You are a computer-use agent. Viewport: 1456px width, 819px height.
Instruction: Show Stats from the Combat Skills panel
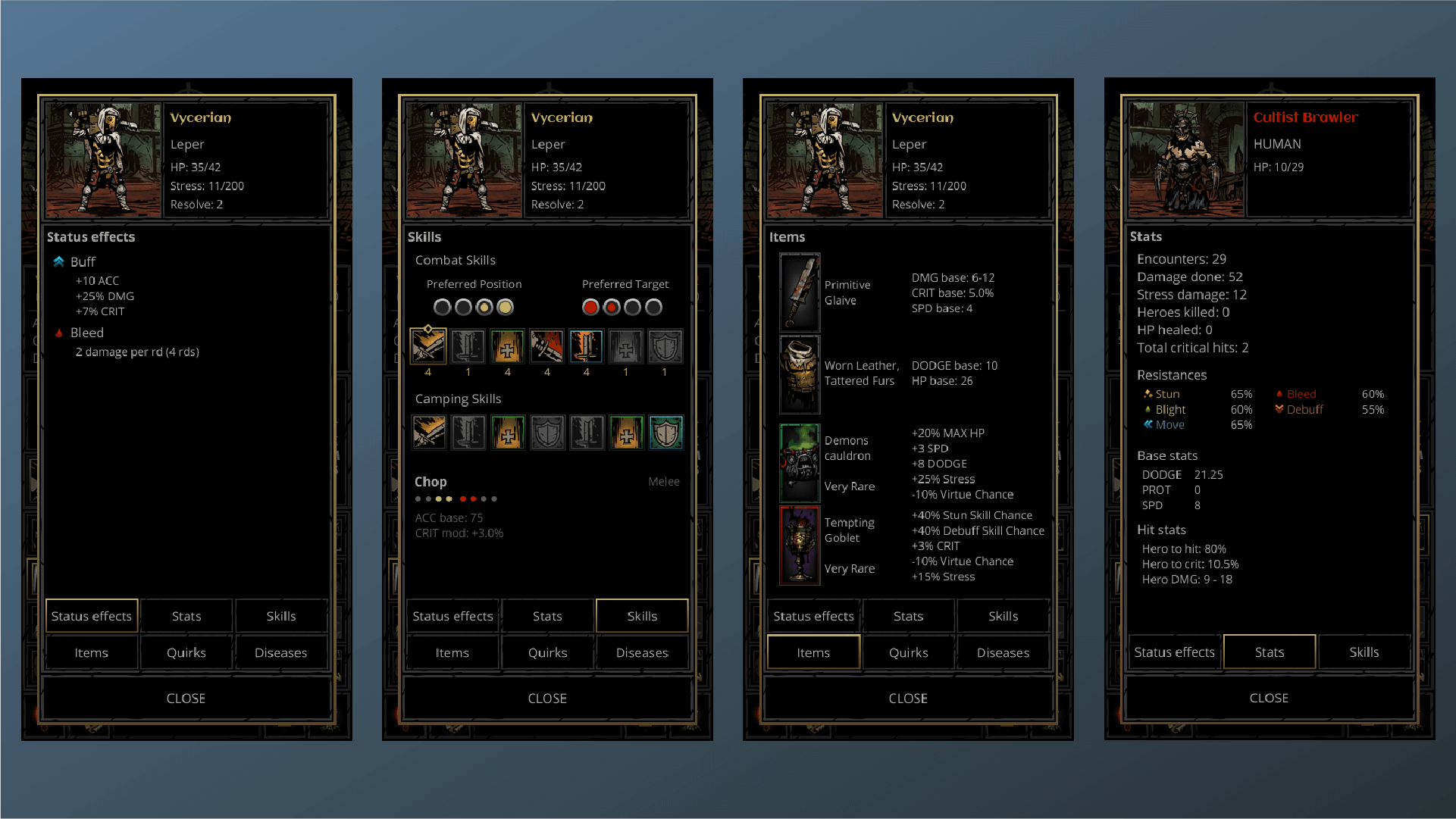[x=547, y=616]
